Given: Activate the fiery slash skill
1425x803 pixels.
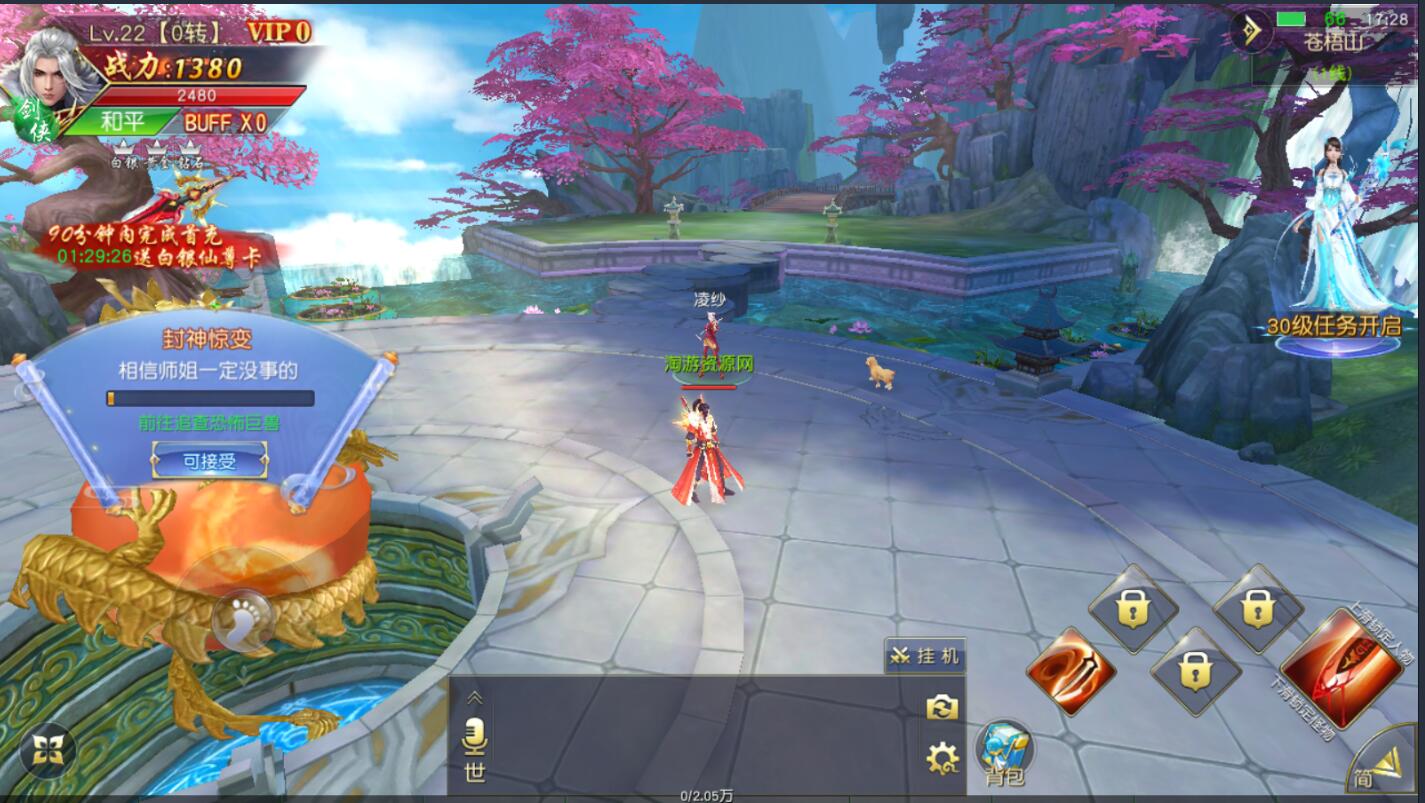Looking at the screenshot, I should click(x=1069, y=672).
